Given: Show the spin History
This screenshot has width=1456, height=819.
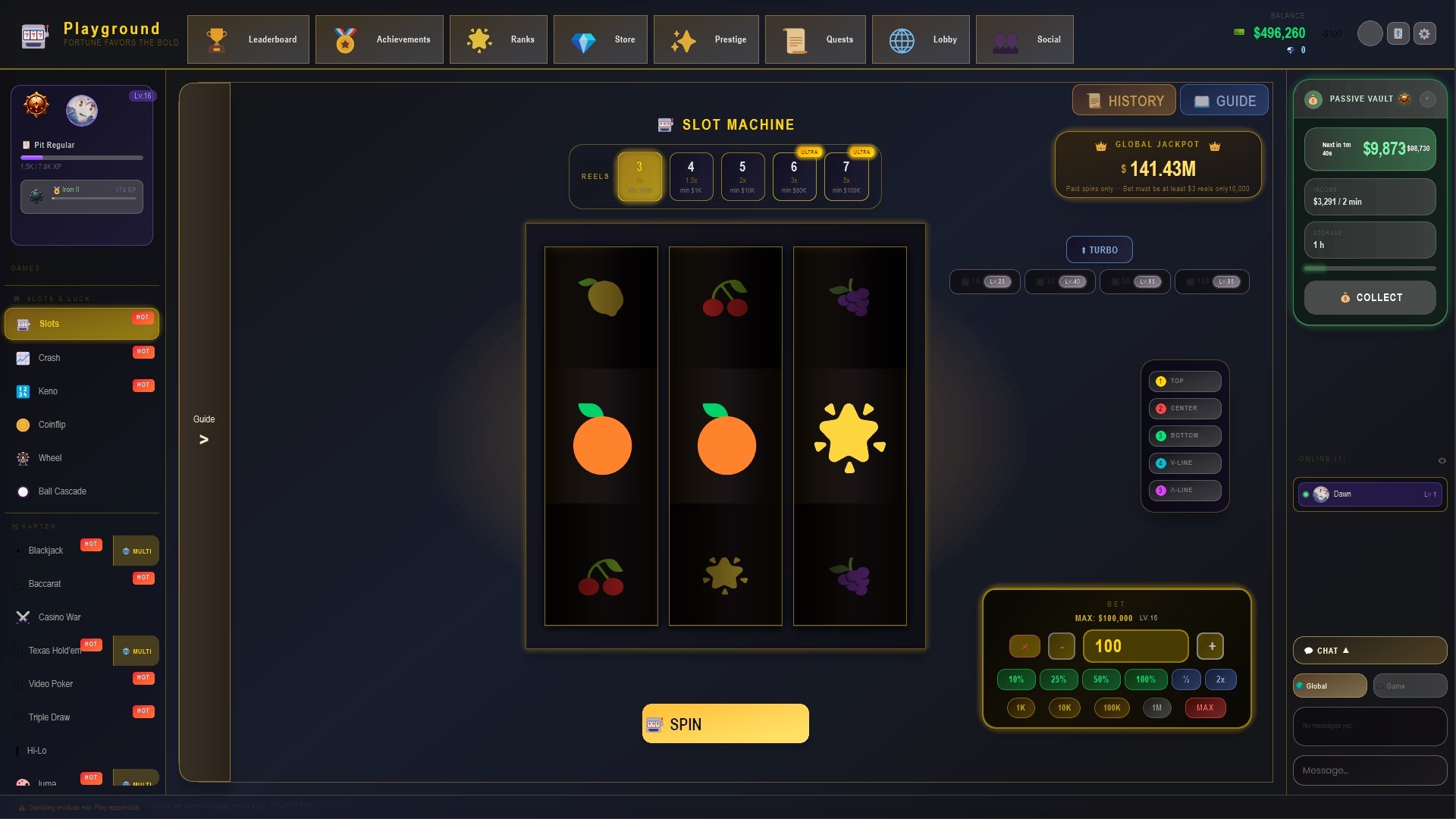Looking at the screenshot, I should (x=1124, y=101).
